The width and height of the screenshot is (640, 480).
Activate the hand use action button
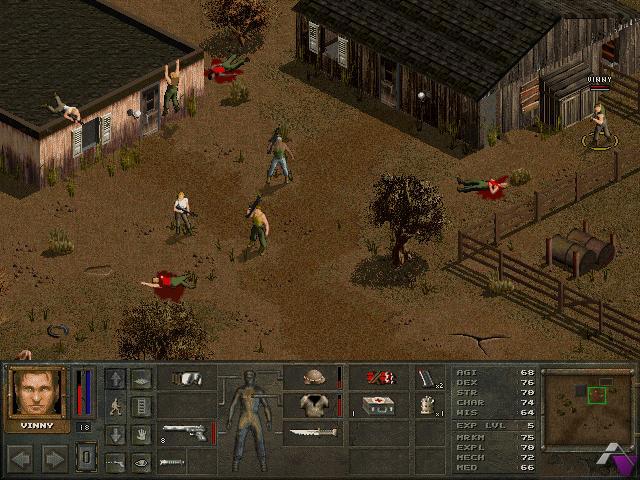141,434
